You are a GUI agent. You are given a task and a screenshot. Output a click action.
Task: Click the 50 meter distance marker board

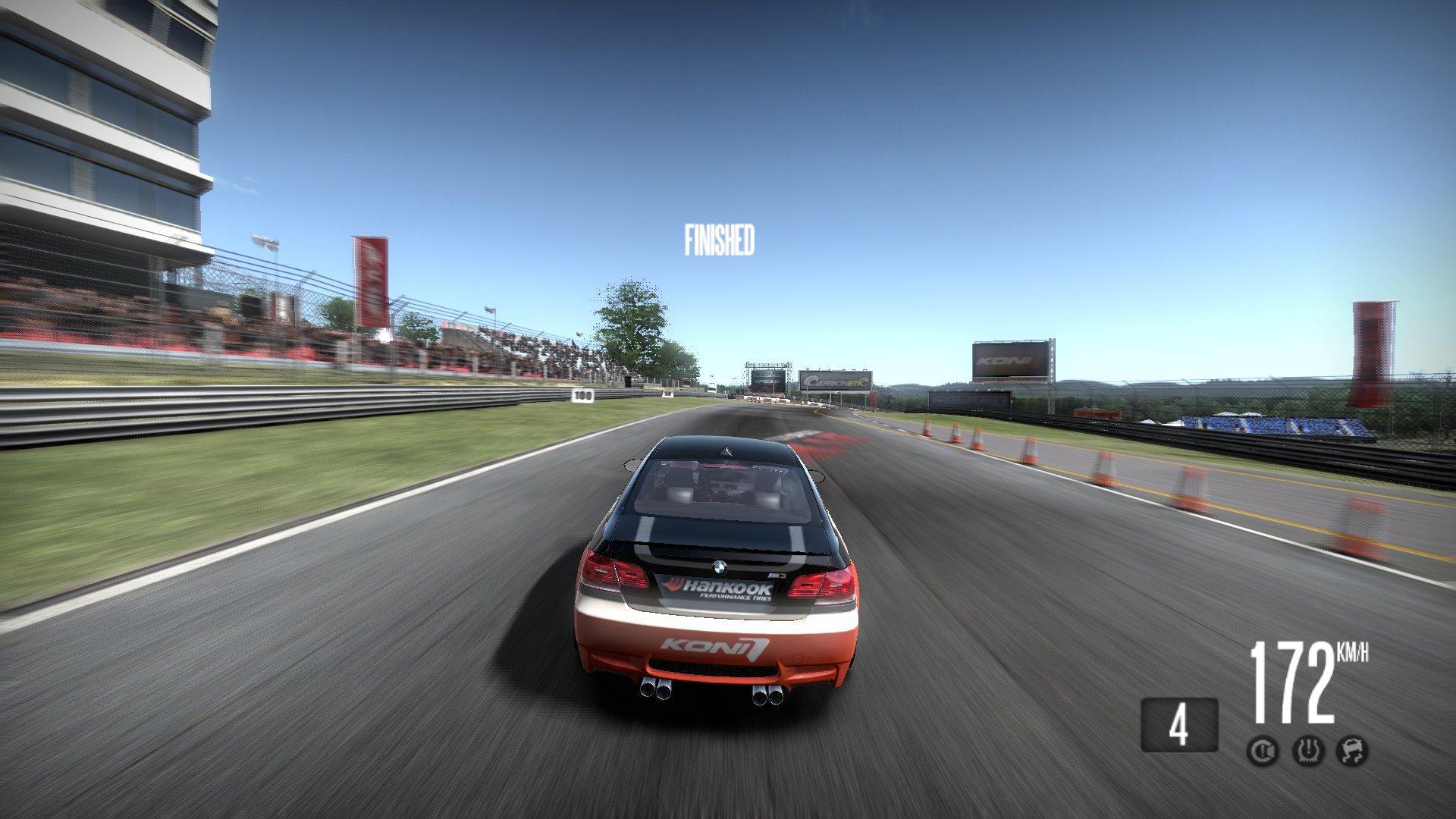click(667, 393)
